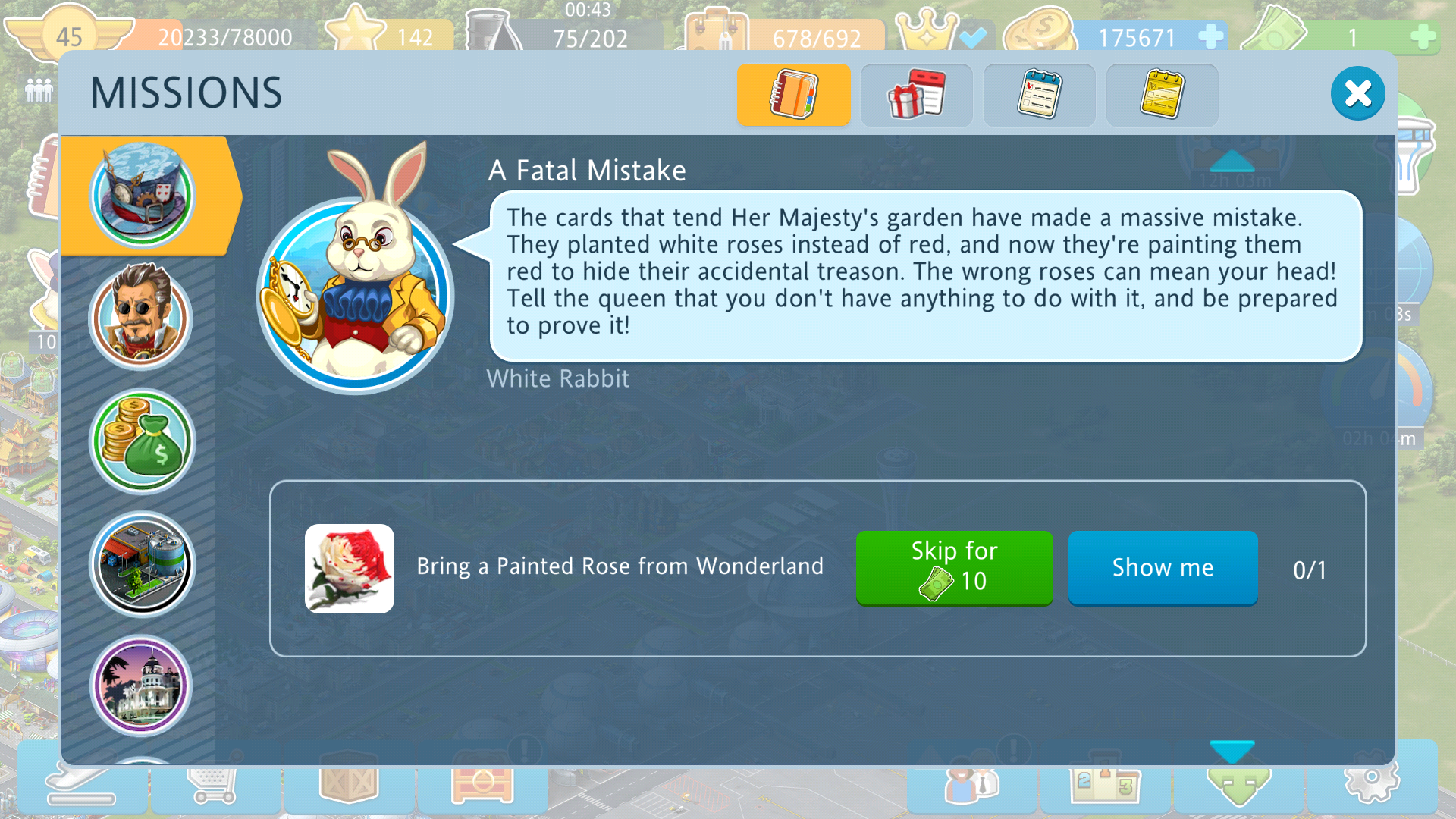This screenshot has height=819, width=1456.
Task: Choose the man with sunglasses mission
Action: click(x=142, y=316)
